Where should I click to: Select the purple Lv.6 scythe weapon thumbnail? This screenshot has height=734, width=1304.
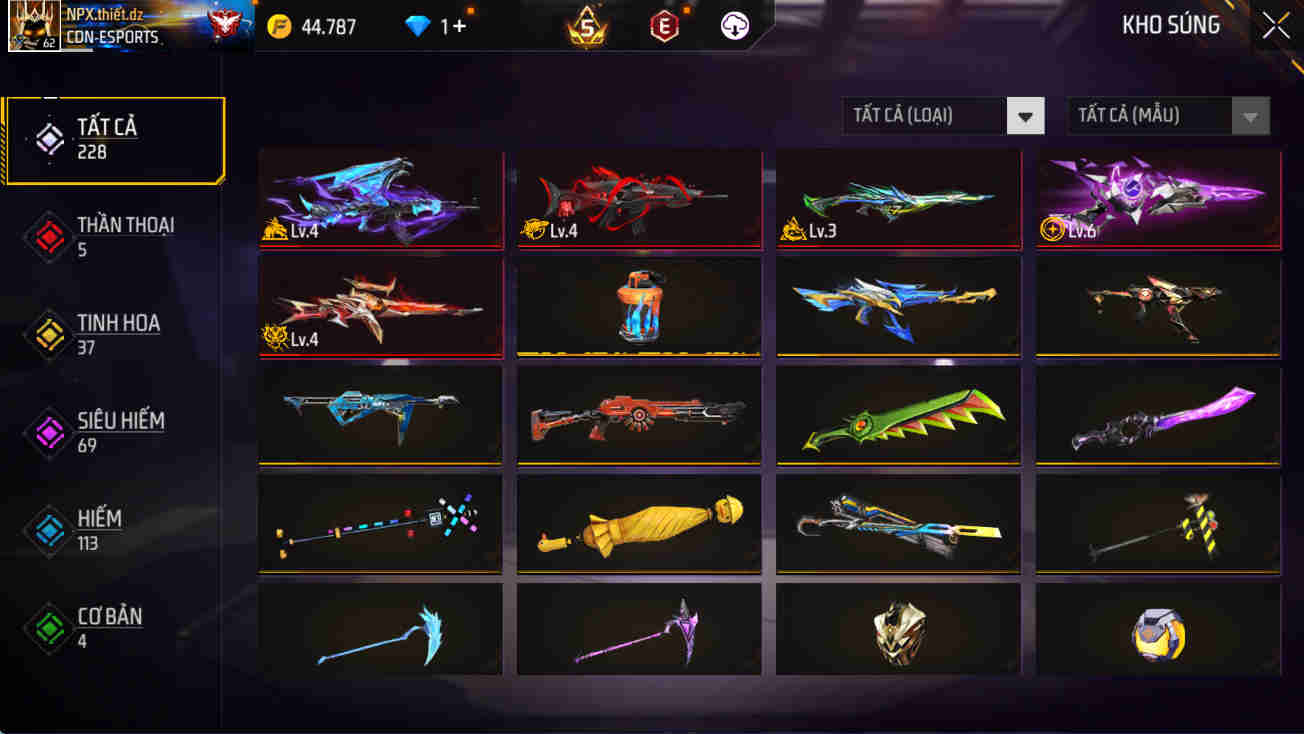click(1157, 197)
